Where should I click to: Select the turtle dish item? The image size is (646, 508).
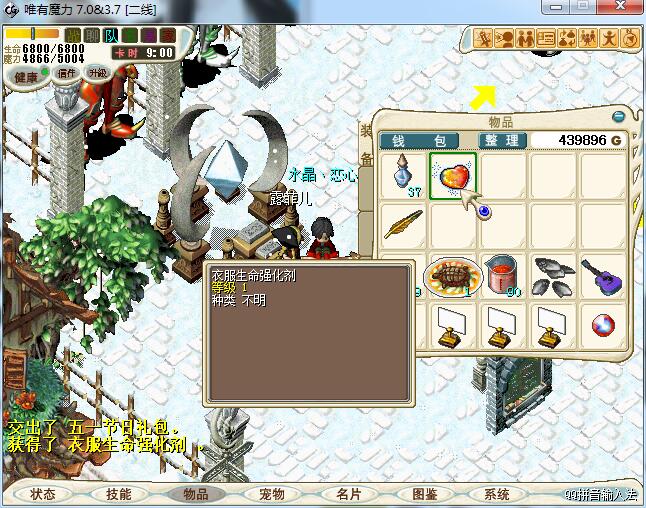453,274
